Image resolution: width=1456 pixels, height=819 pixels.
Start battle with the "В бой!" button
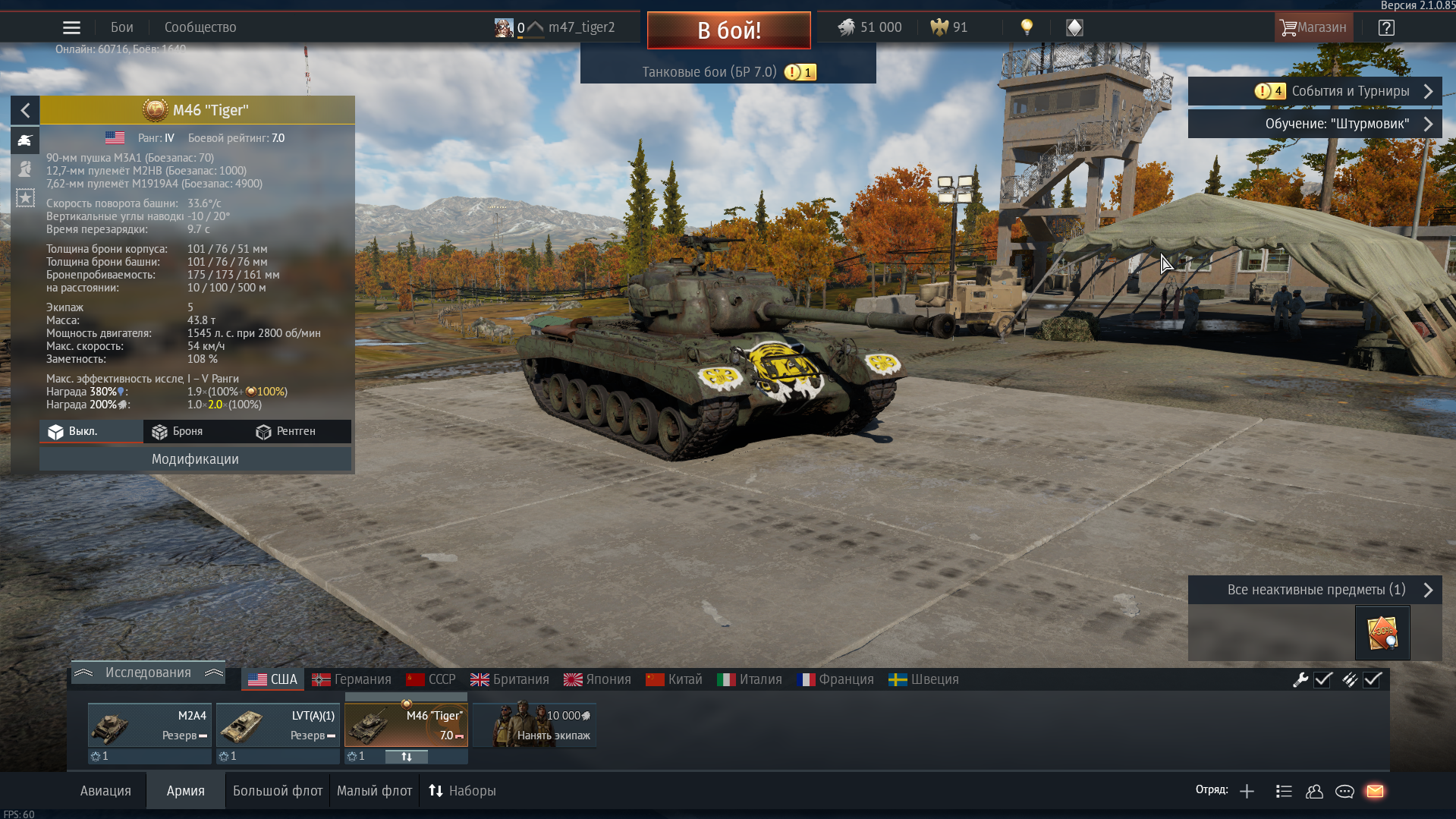[728, 30]
